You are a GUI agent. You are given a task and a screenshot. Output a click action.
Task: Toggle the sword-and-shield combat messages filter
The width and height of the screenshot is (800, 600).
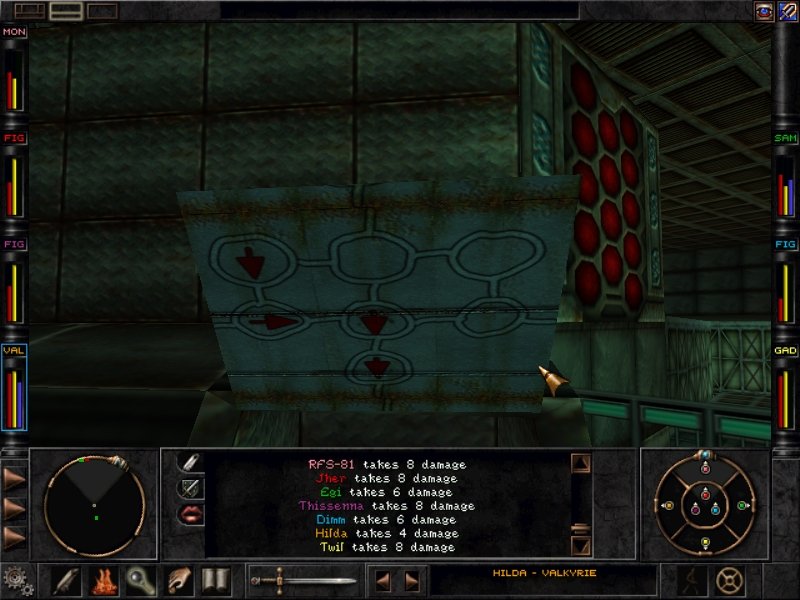point(190,489)
